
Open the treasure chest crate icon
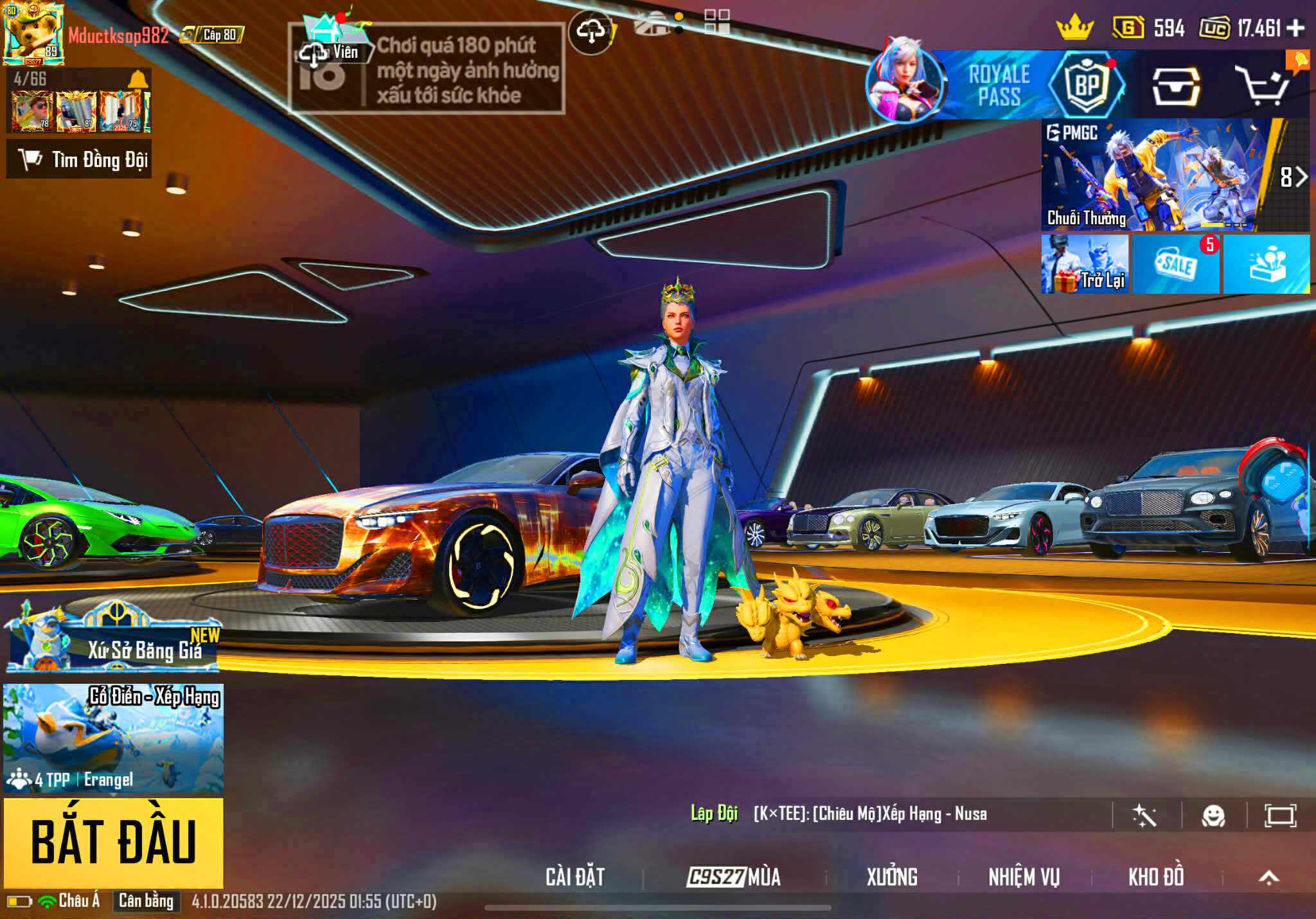(x=1176, y=86)
